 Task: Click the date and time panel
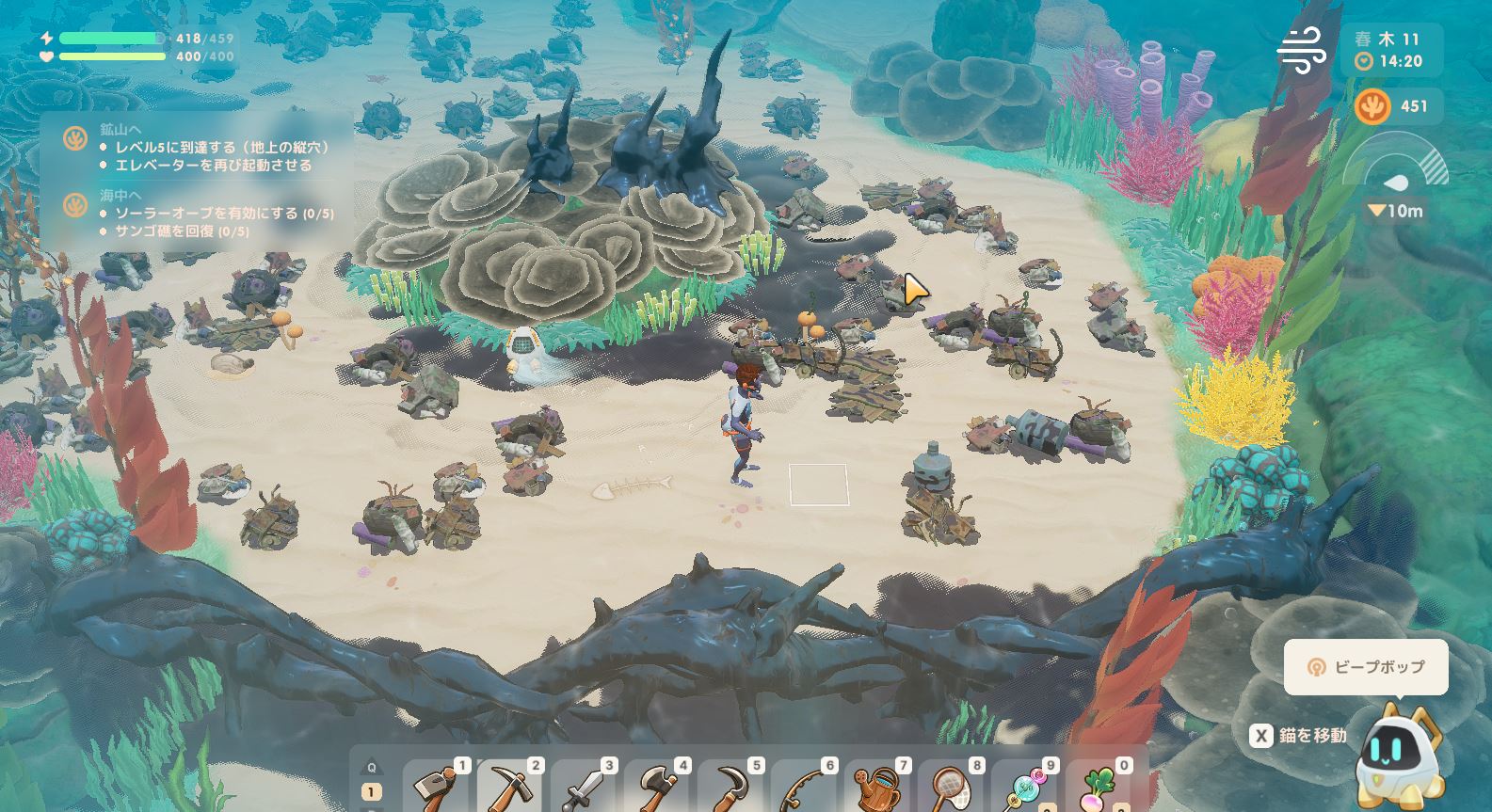pos(1388,50)
